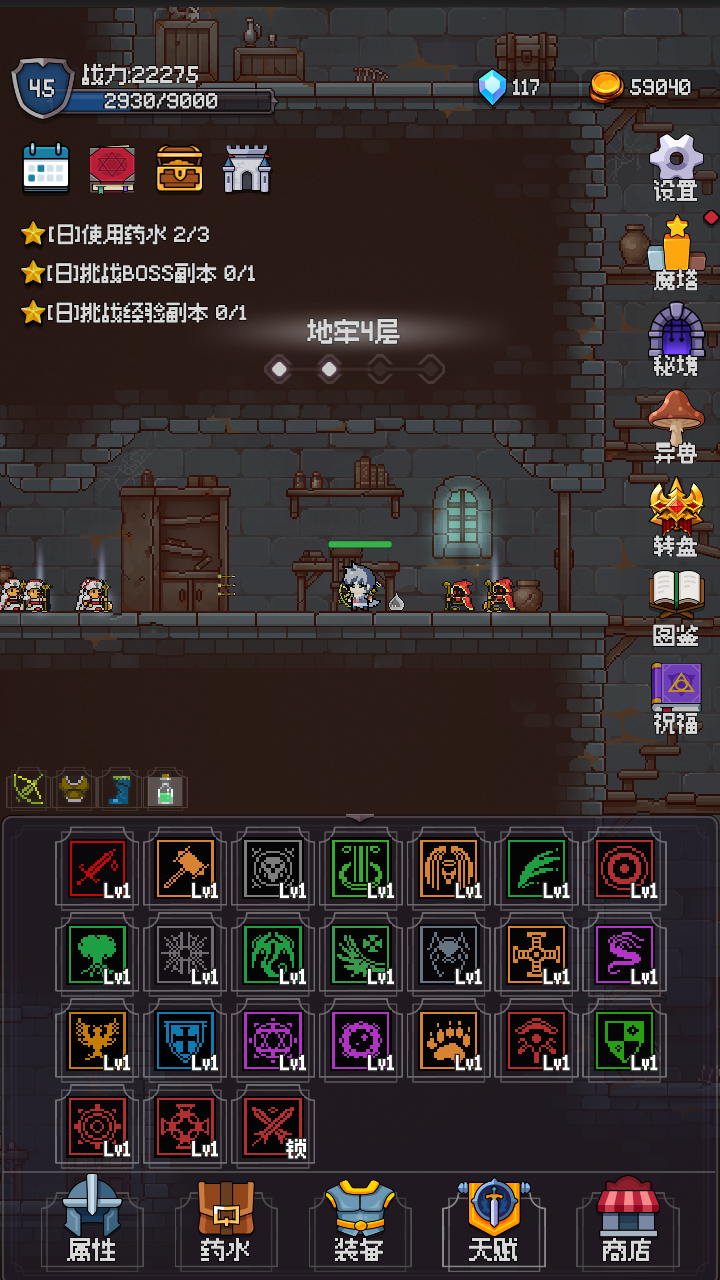Select the locked crossed swords talent
This screenshot has width=720, height=1280.
tap(273, 1126)
